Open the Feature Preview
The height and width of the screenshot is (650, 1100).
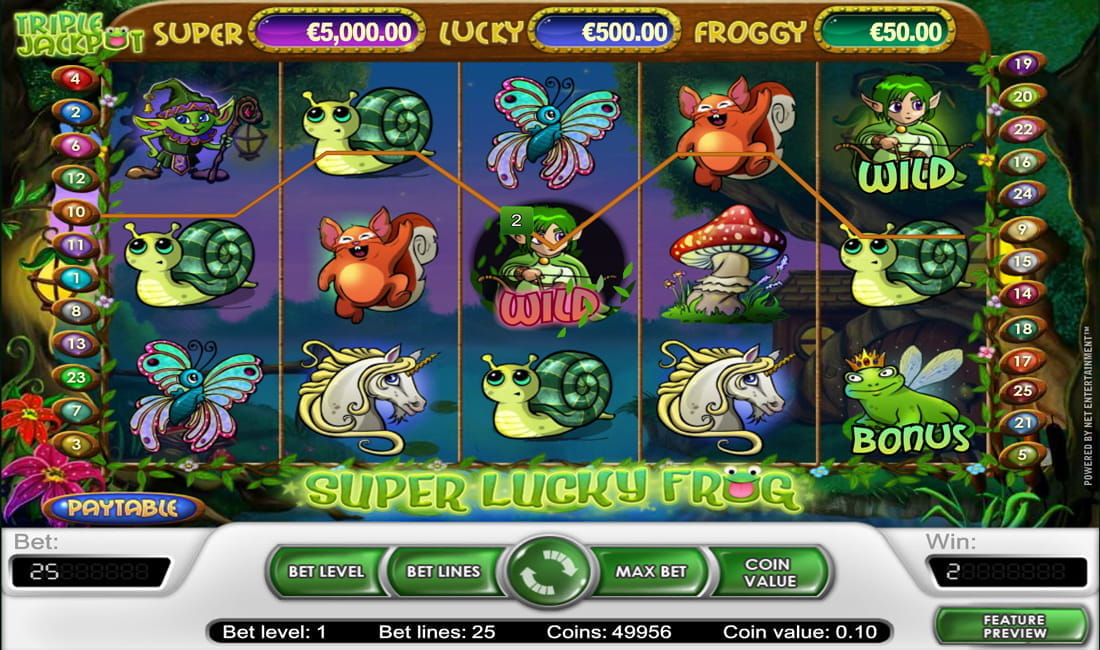1013,626
